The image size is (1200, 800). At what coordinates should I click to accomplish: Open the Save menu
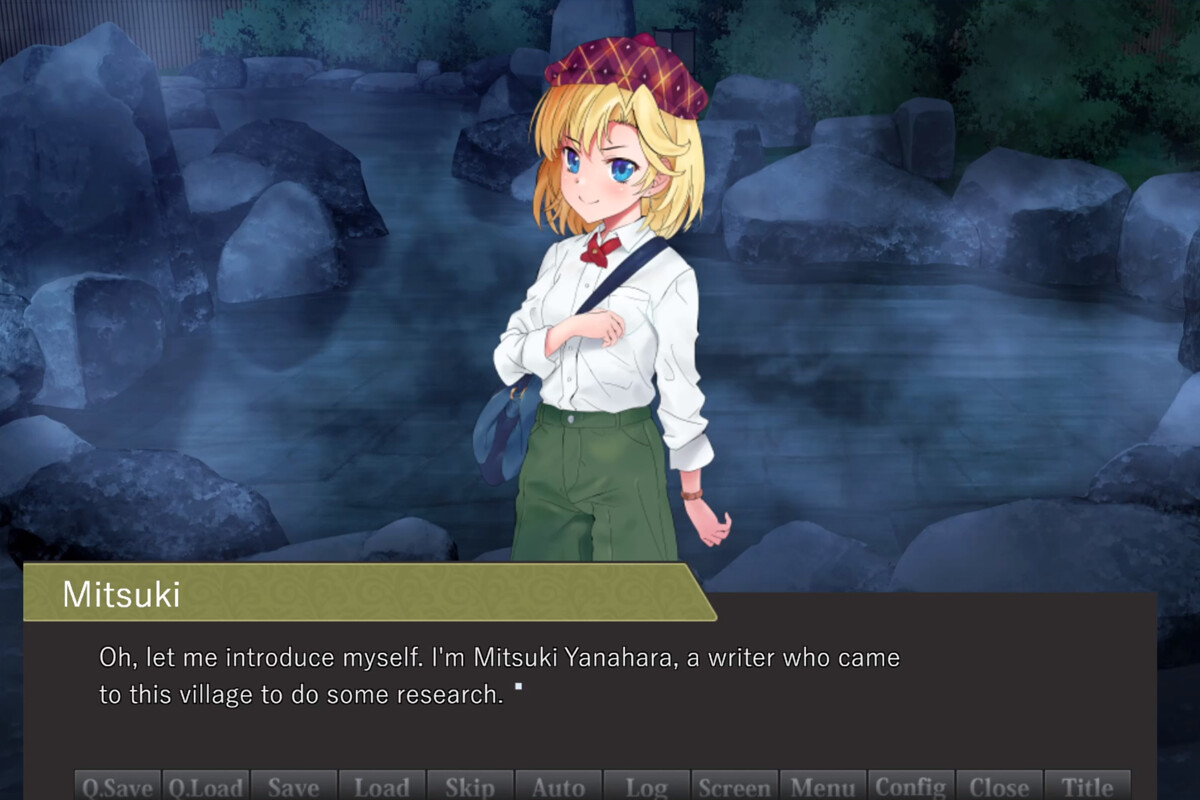point(294,786)
